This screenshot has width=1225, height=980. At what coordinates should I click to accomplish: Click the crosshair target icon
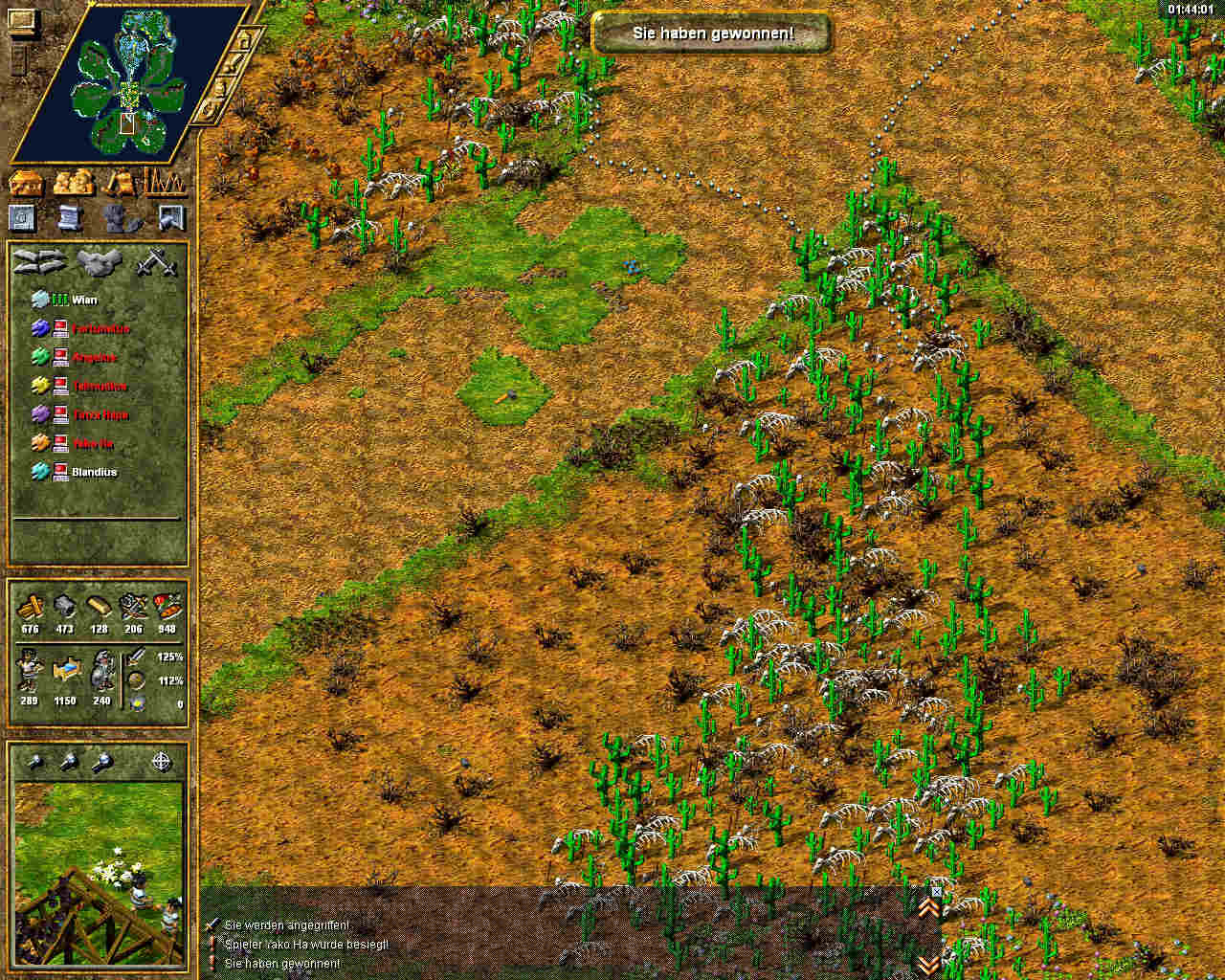[x=163, y=762]
